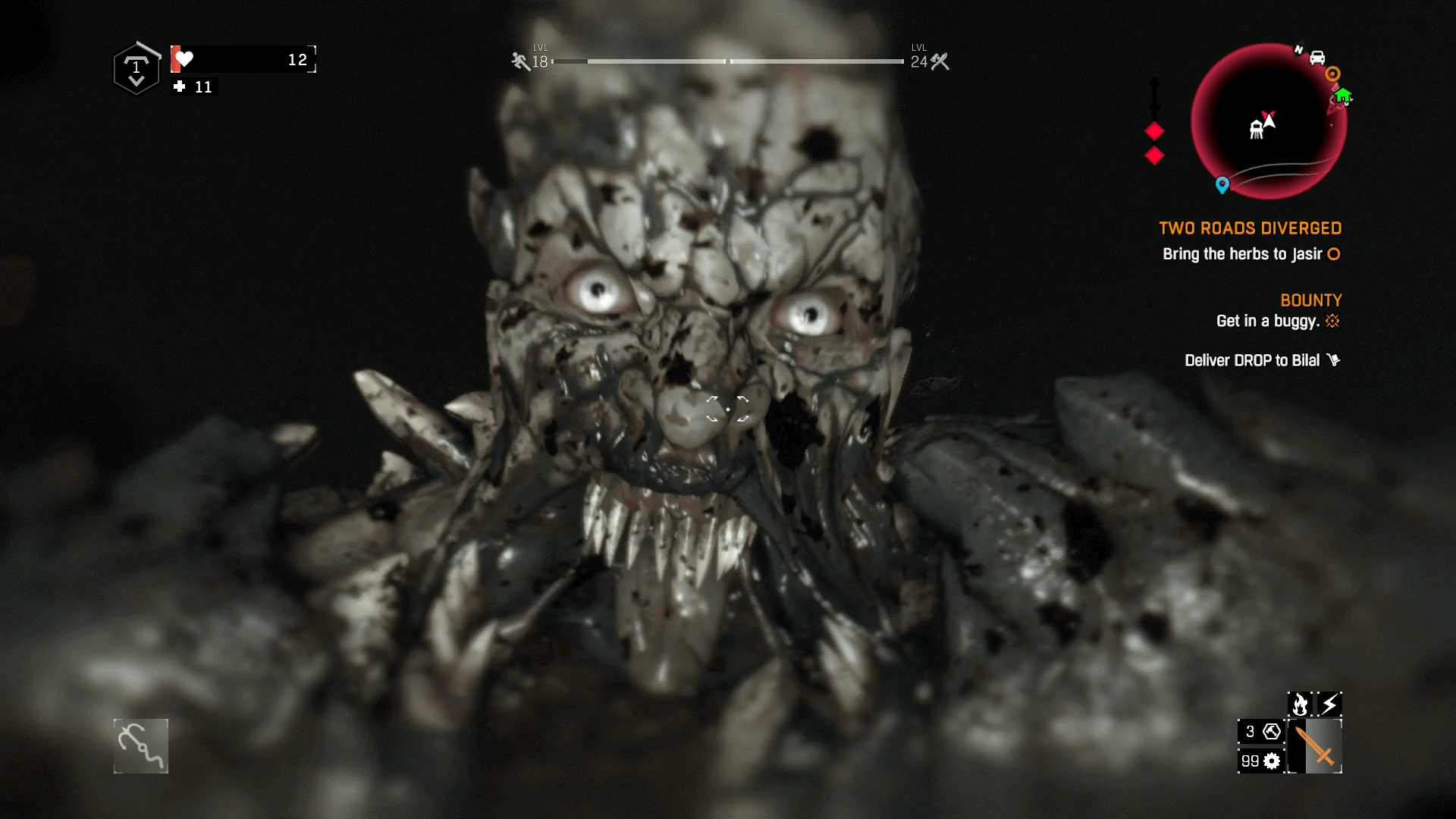This screenshot has width=1456, height=819.
Task: Toggle the flag beside Deliver DROP to Bilal
Action: (1335, 359)
